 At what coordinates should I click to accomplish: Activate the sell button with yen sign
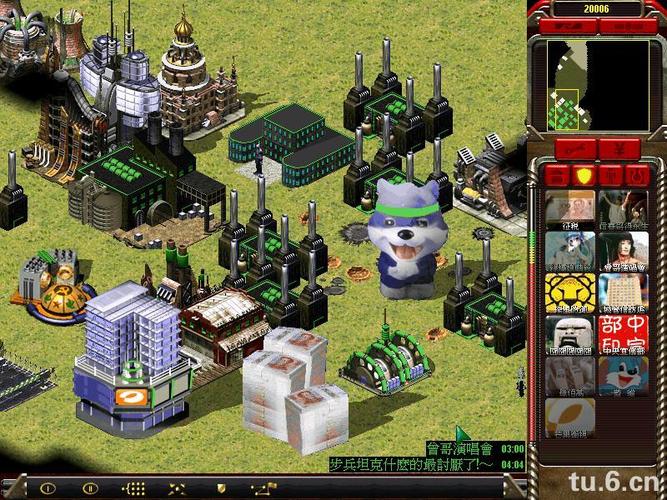click(x=620, y=149)
